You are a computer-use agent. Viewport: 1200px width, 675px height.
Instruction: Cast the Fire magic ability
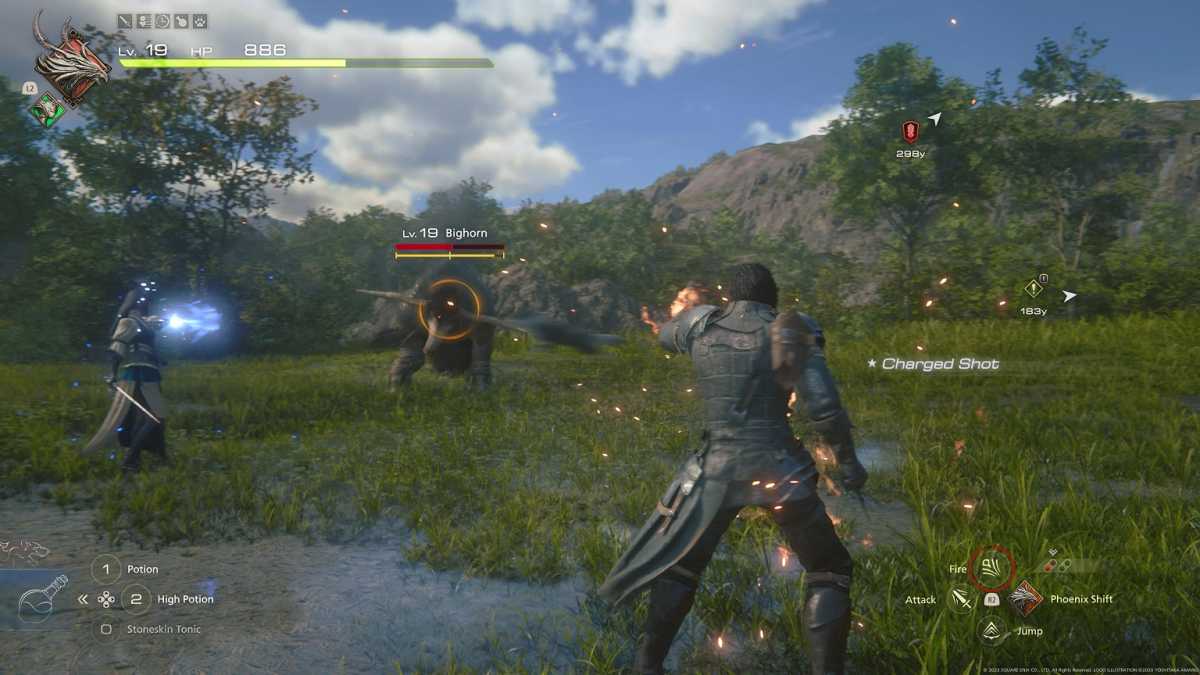991,568
